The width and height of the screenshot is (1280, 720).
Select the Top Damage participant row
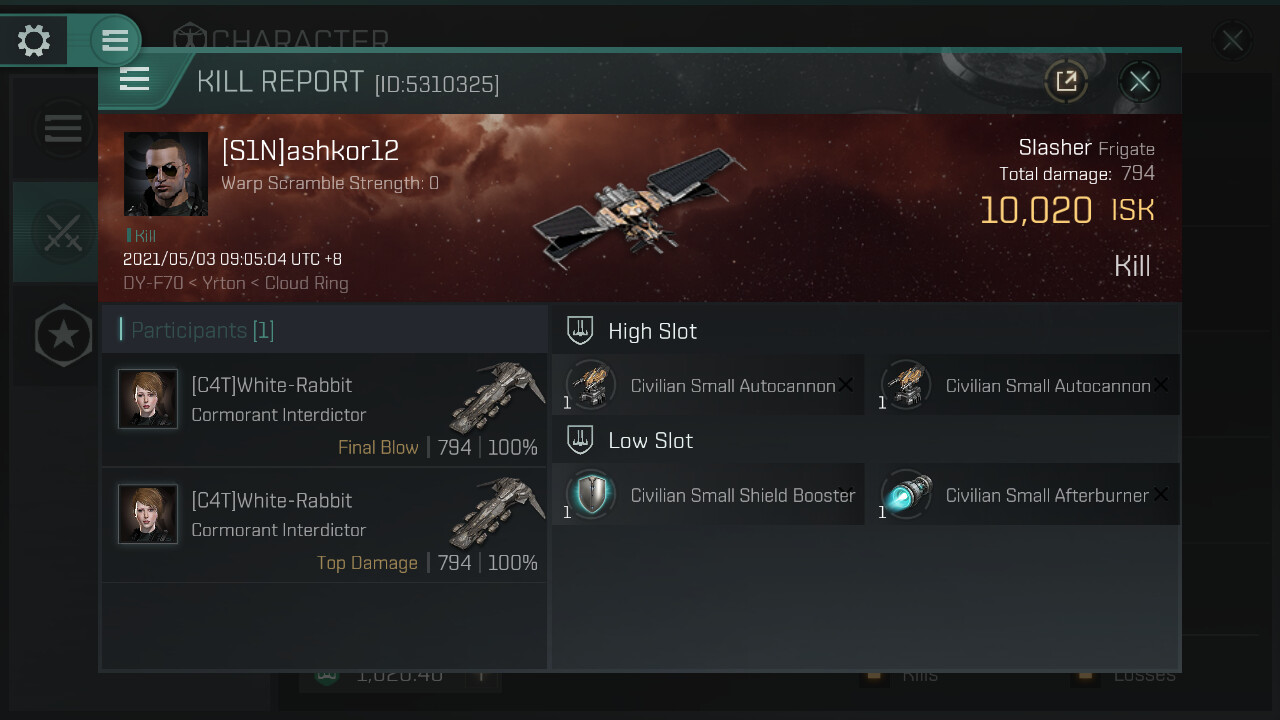coord(324,525)
